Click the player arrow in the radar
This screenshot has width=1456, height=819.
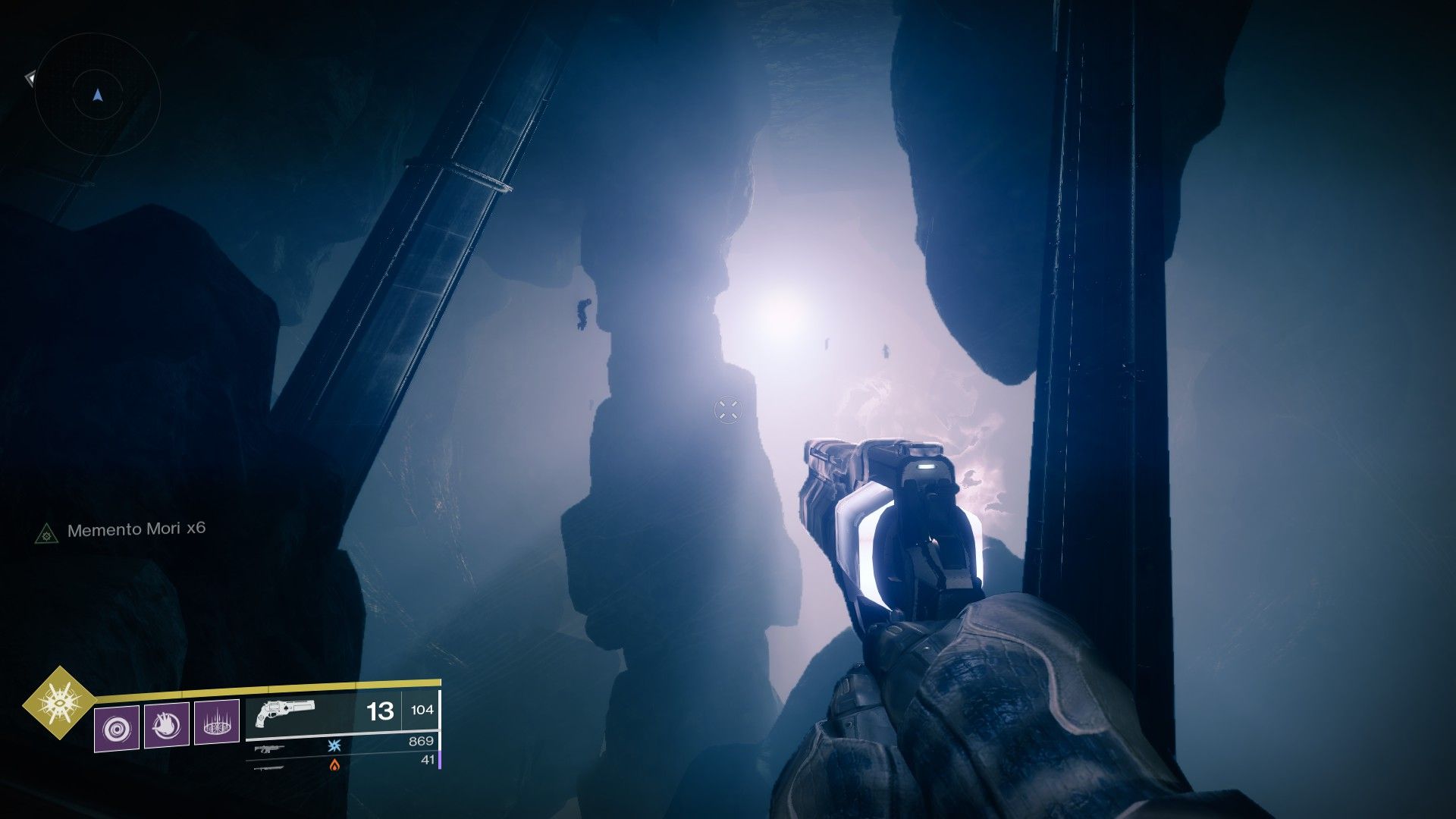98,95
